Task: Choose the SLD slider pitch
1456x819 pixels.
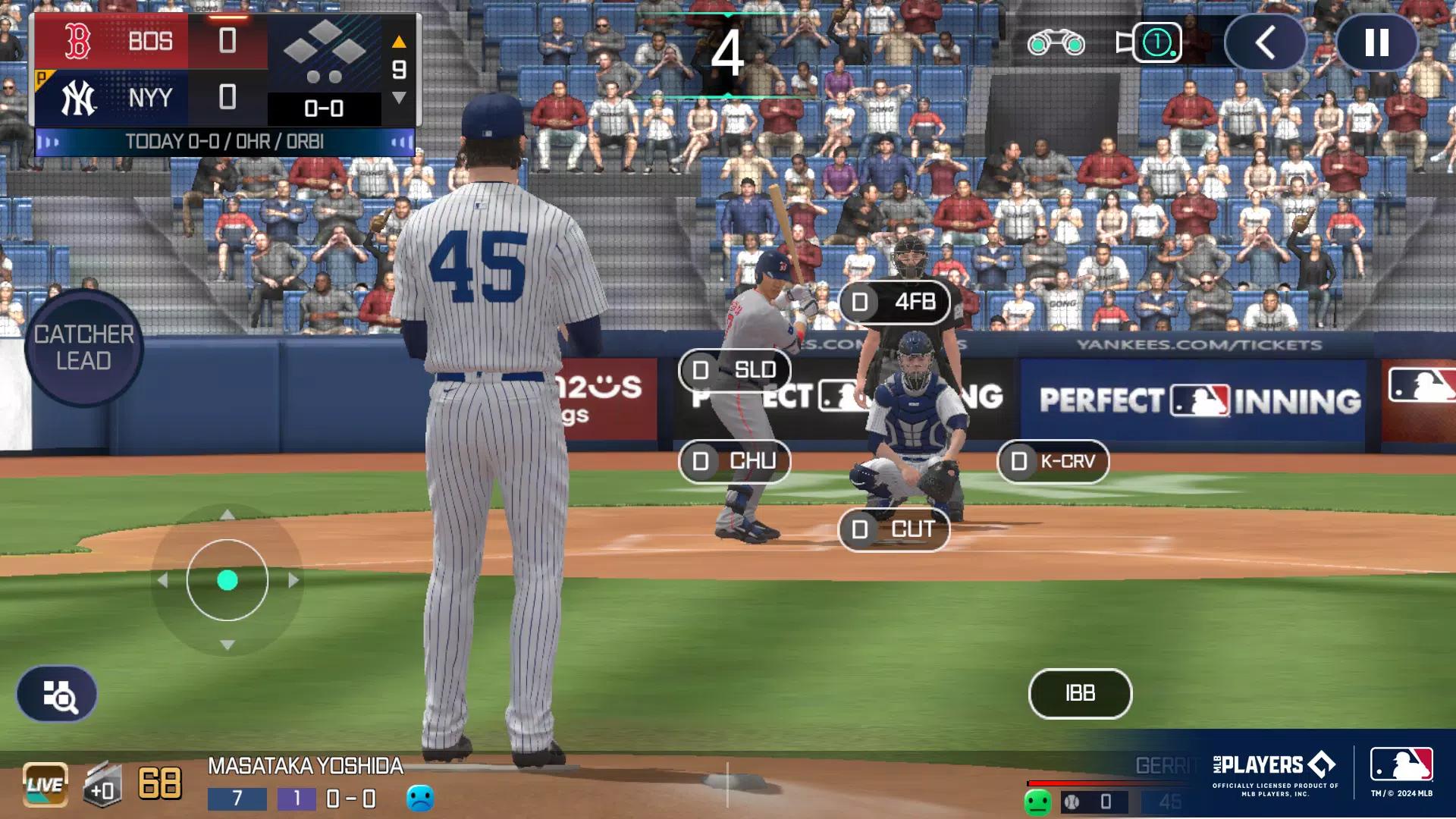Action: 735,370
